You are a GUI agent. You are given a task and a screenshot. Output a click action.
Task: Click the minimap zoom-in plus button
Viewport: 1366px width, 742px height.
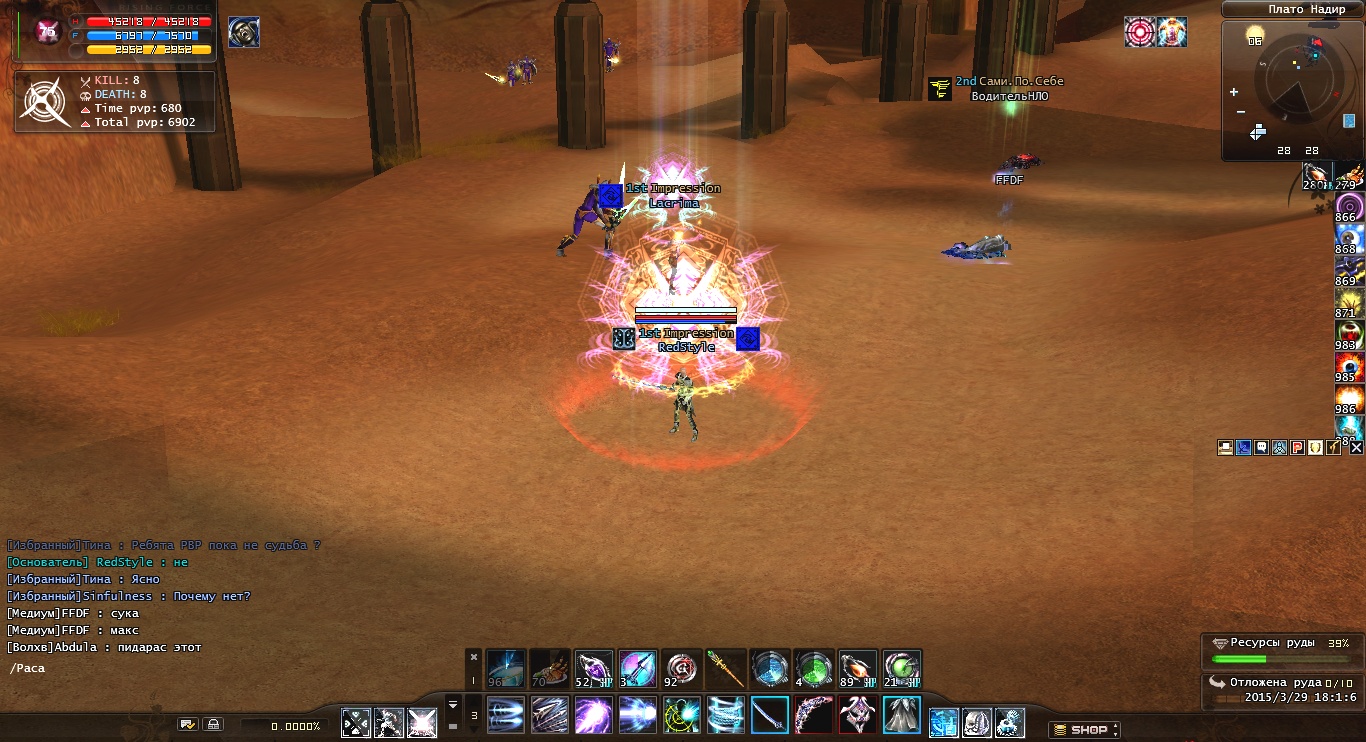[1233, 92]
